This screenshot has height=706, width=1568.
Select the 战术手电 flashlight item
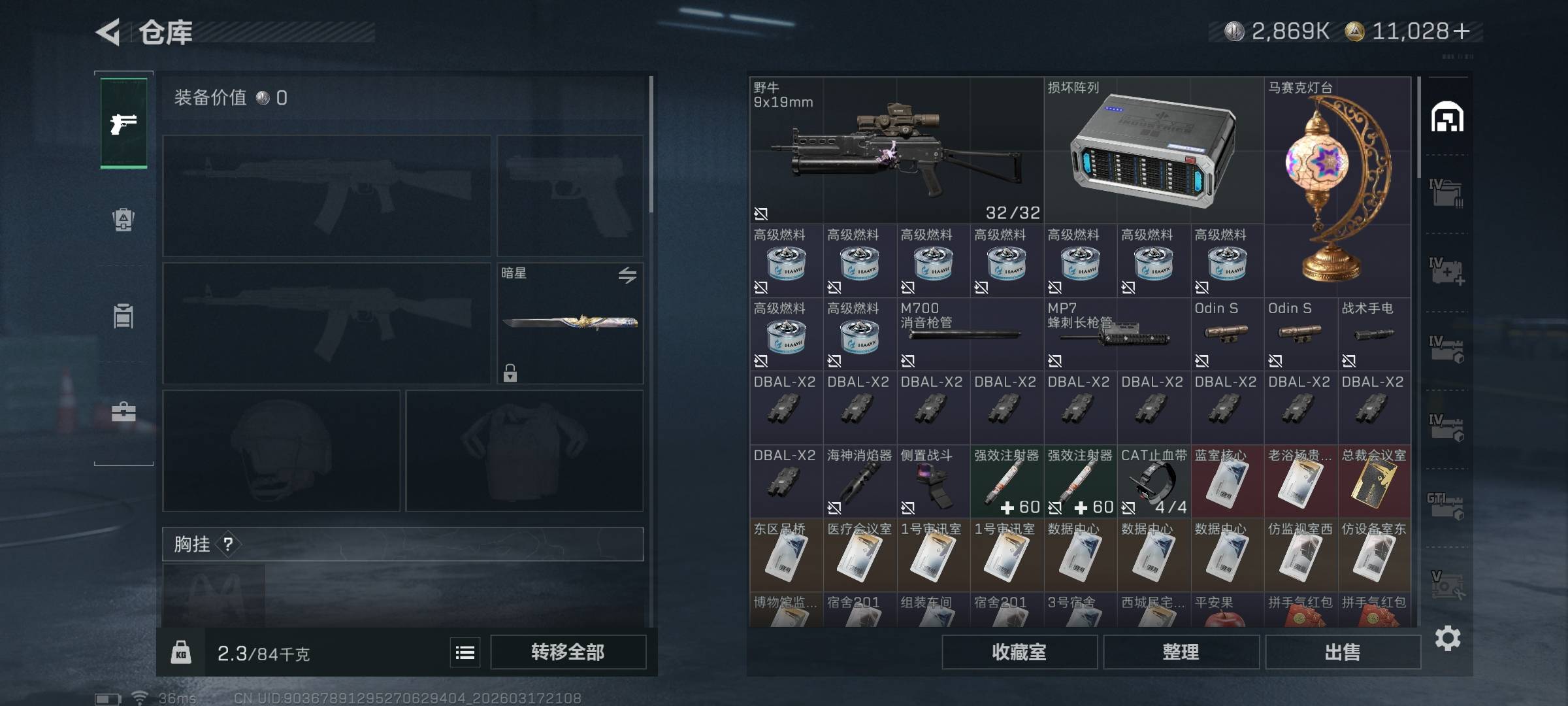[x=1374, y=334]
